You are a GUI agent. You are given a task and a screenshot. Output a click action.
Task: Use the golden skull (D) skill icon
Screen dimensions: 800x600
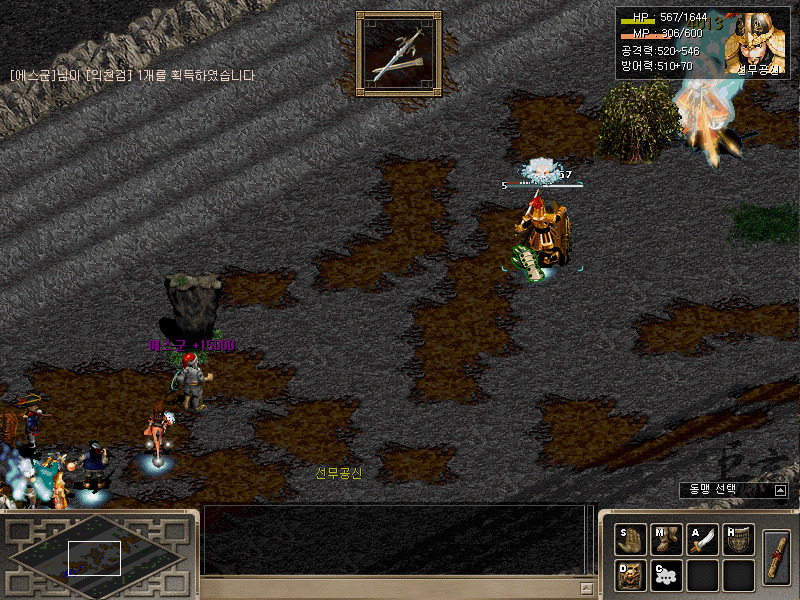pyautogui.click(x=630, y=575)
